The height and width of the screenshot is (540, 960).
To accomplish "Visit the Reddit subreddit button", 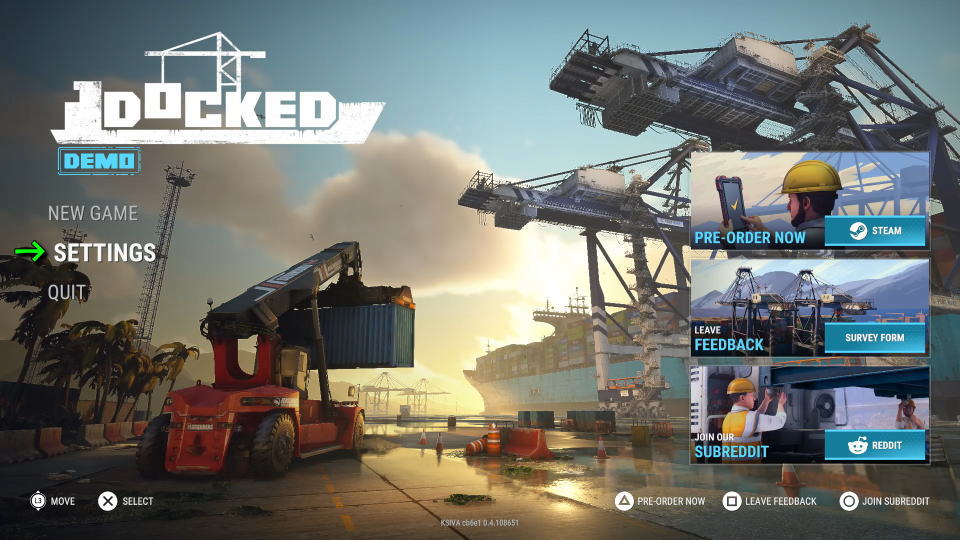I will pyautogui.click(x=875, y=445).
